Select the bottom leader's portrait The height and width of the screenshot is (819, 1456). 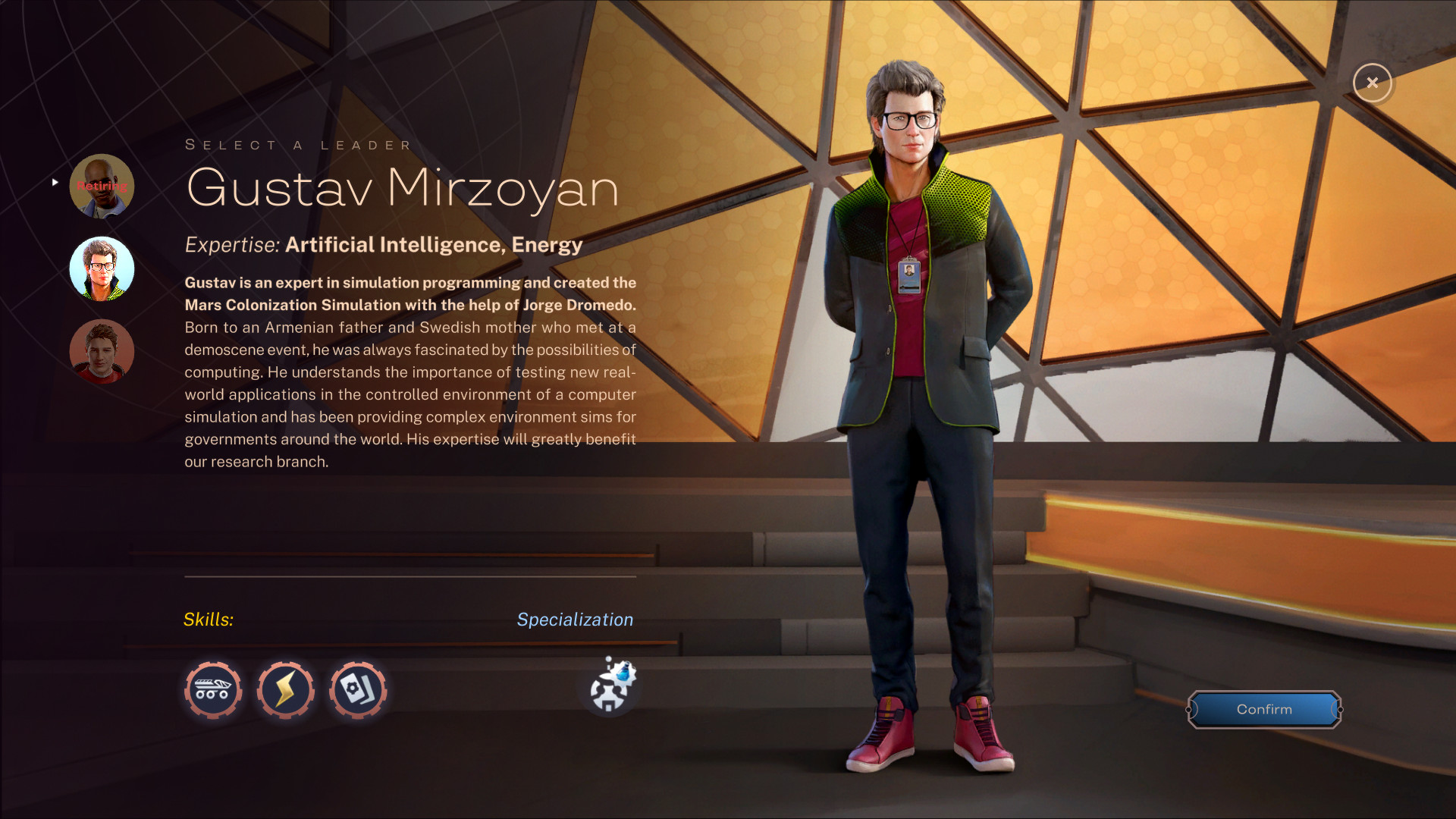click(x=102, y=351)
